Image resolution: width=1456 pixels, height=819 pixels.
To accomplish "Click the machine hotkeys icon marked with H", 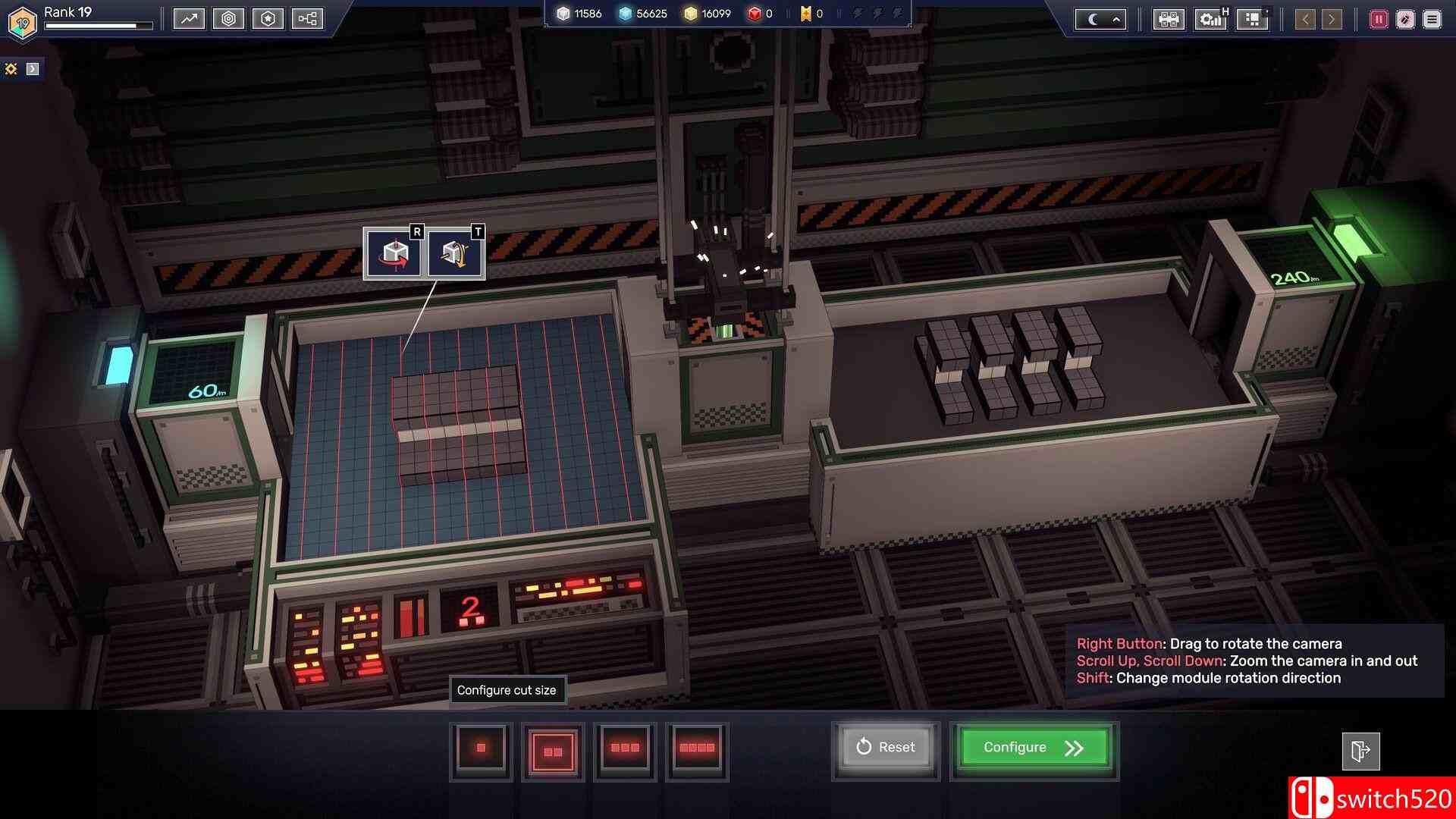I will pos(1211,20).
